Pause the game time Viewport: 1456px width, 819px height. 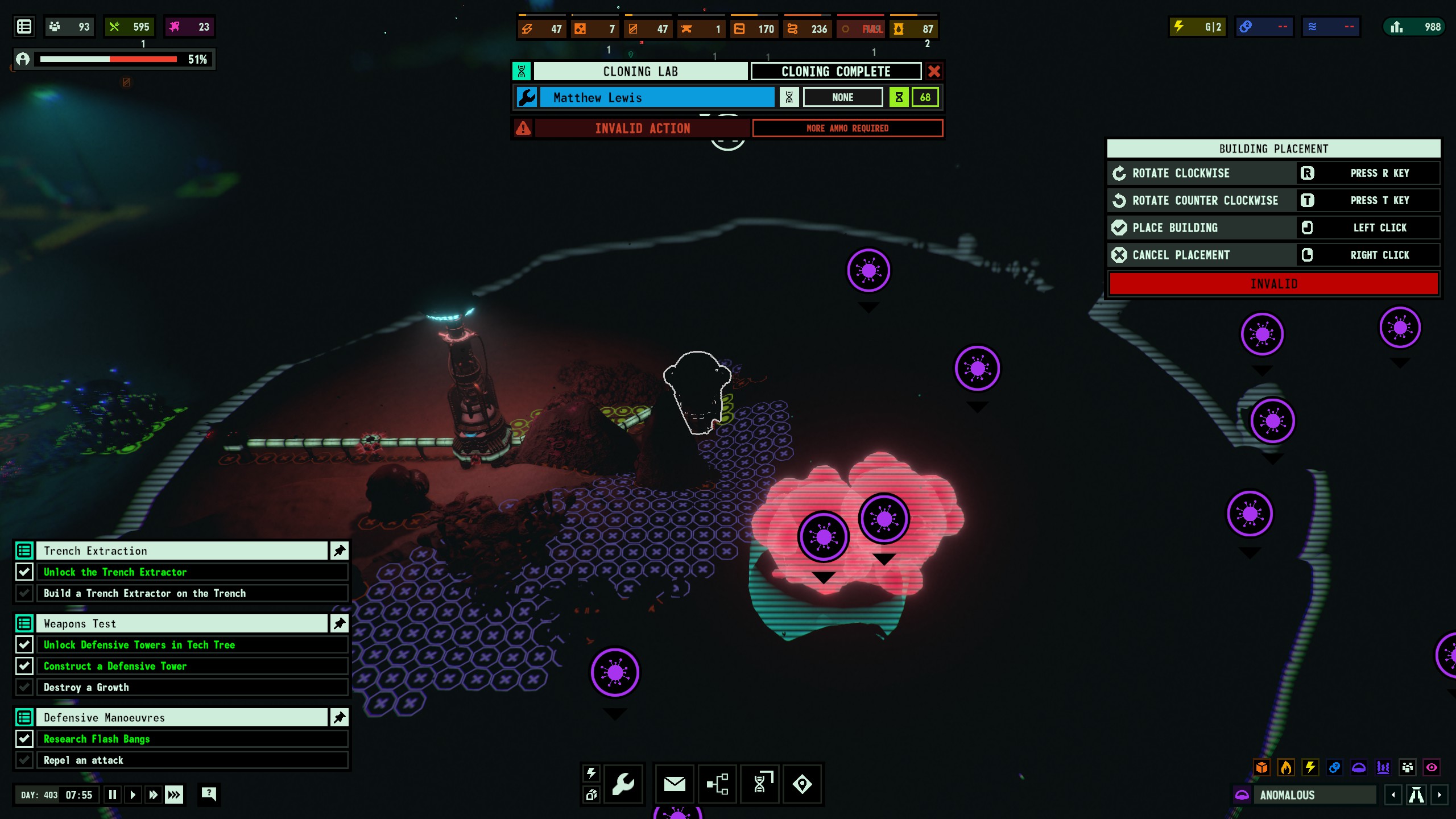click(113, 795)
